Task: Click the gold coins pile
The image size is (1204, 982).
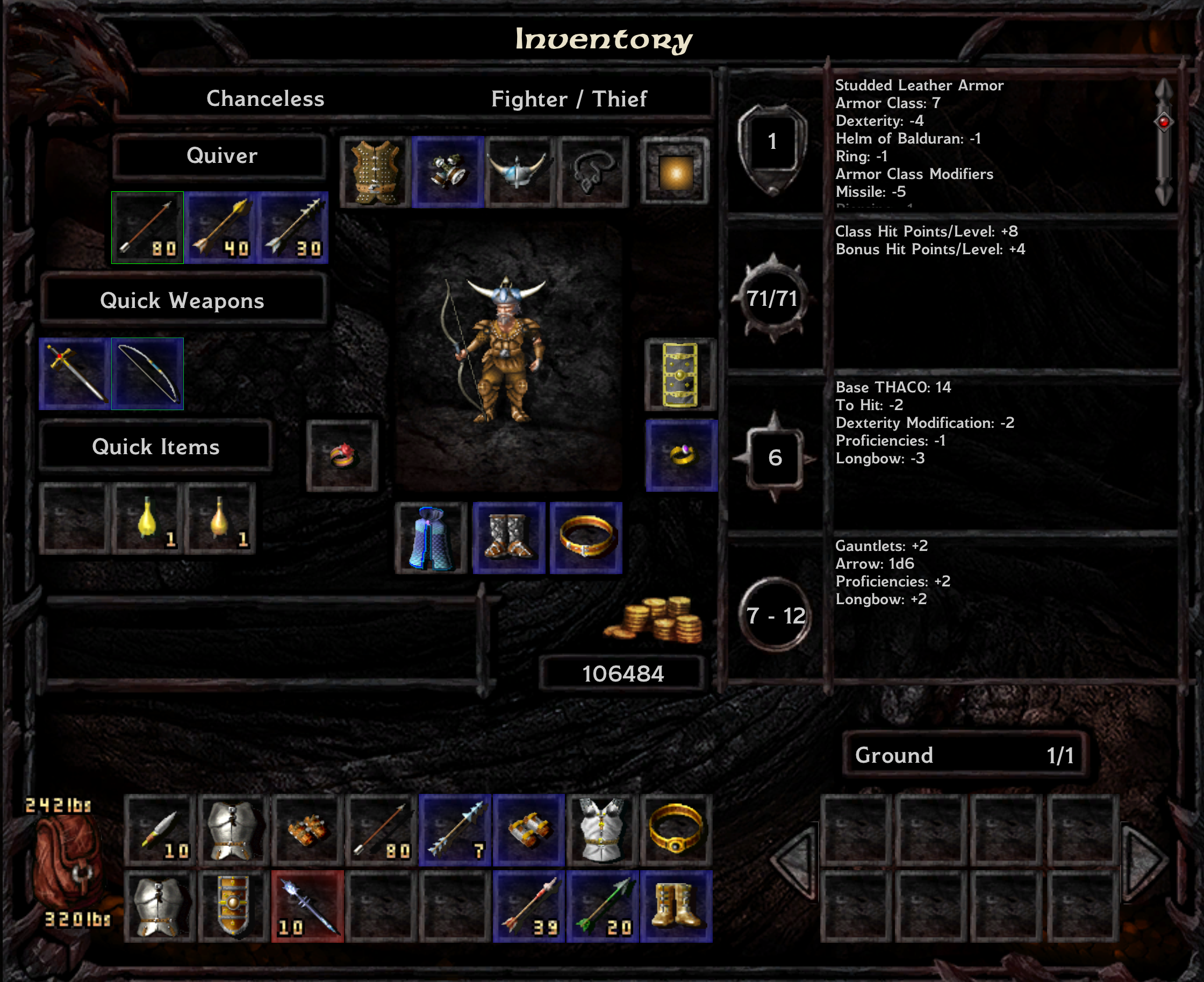Action: click(x=655, y=620)
